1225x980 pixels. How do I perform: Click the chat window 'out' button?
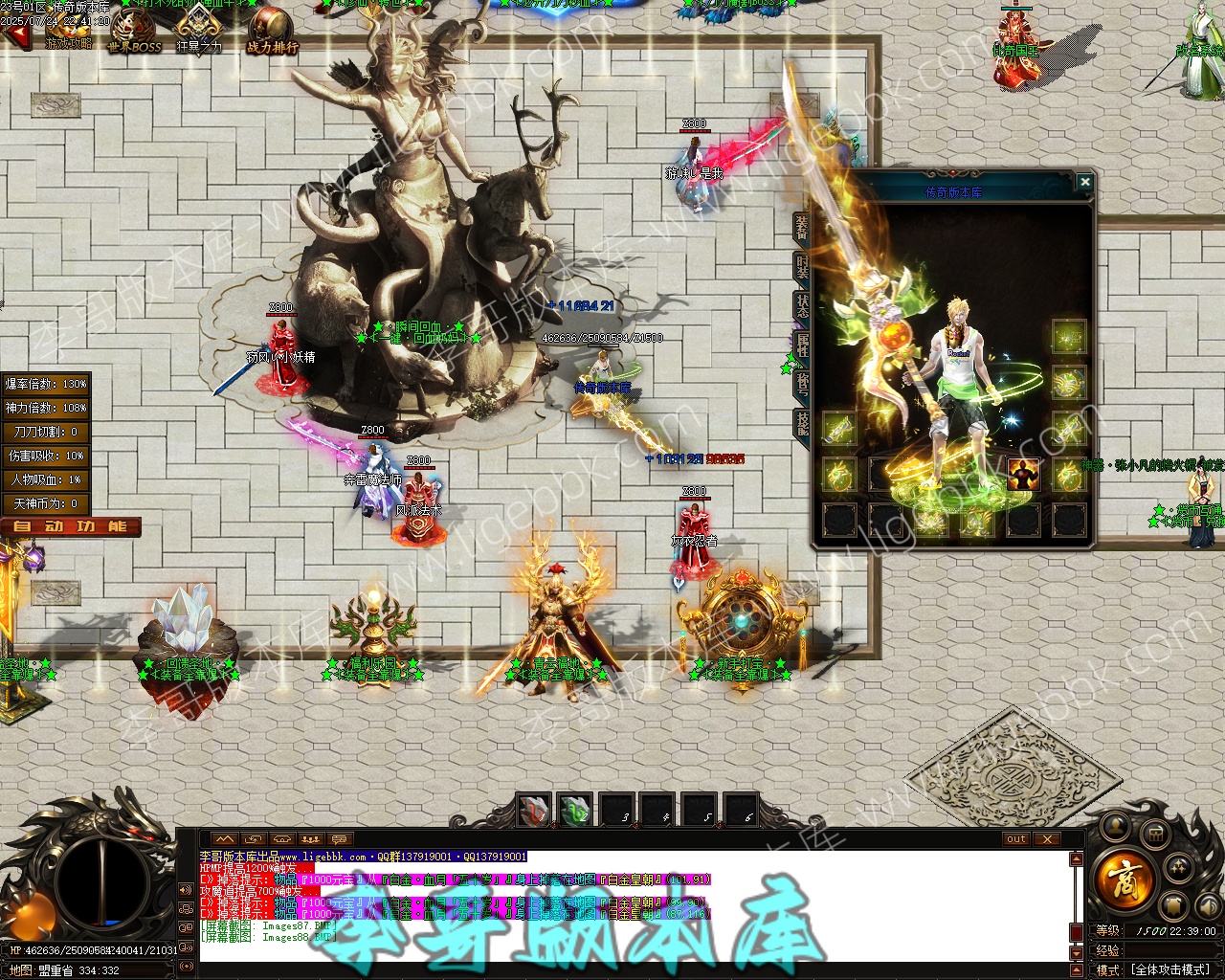click(x=1016, y=839)
